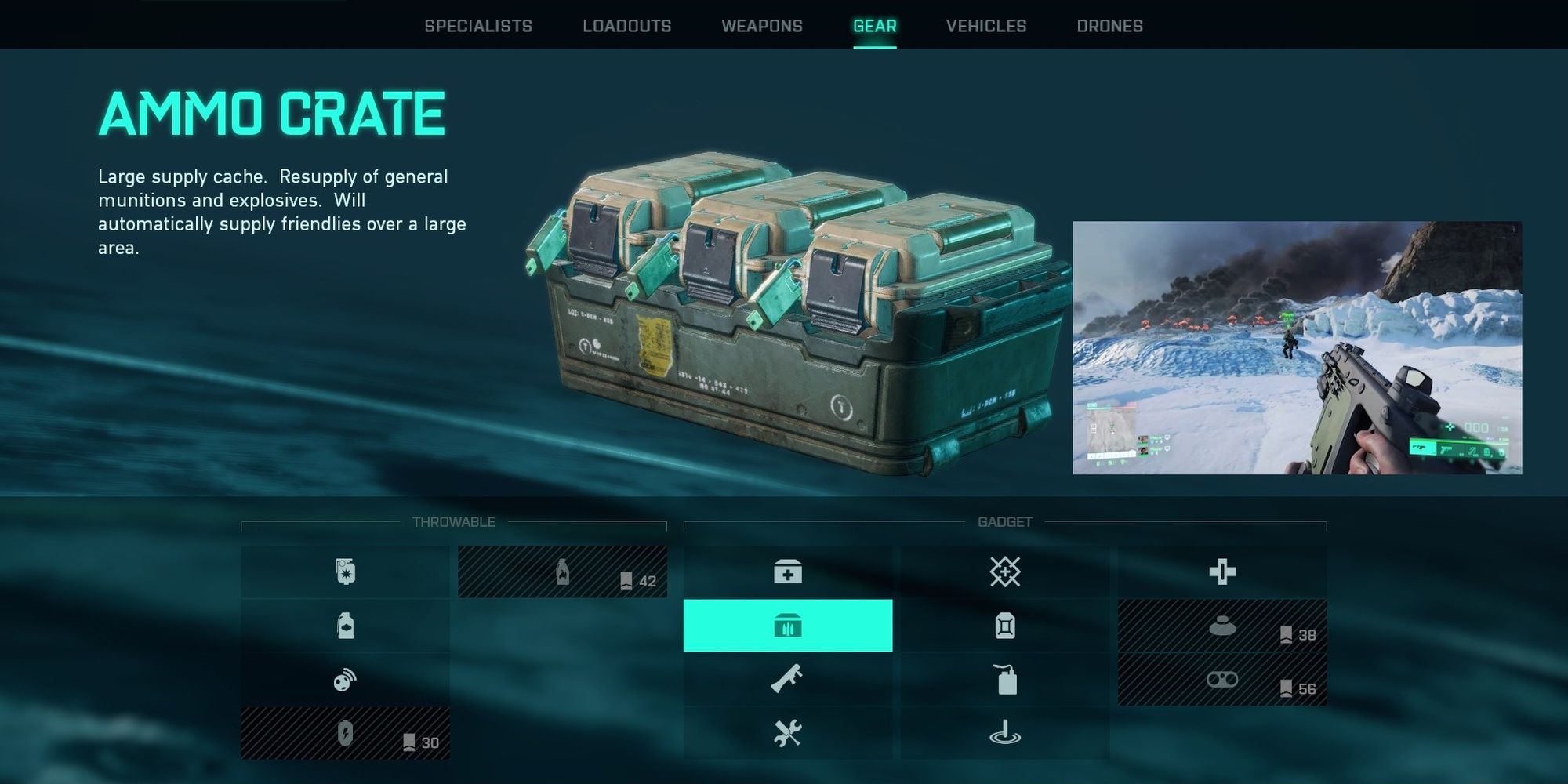Choose the medical crate gadget
The width and height of the screenshot is (1568, 784).
click(x=787, y=572)
